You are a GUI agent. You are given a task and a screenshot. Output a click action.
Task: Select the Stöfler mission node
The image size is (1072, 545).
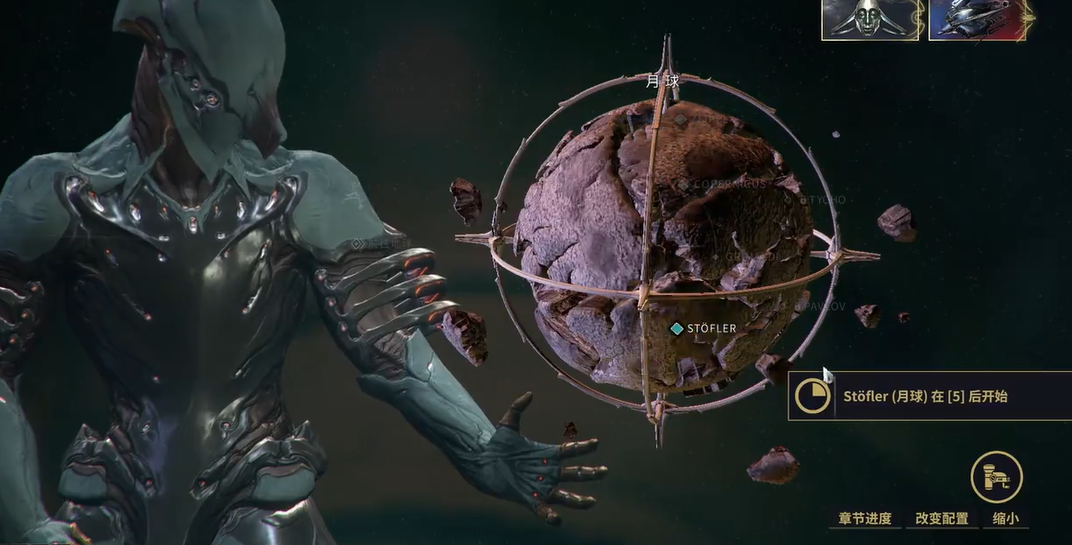678,328
